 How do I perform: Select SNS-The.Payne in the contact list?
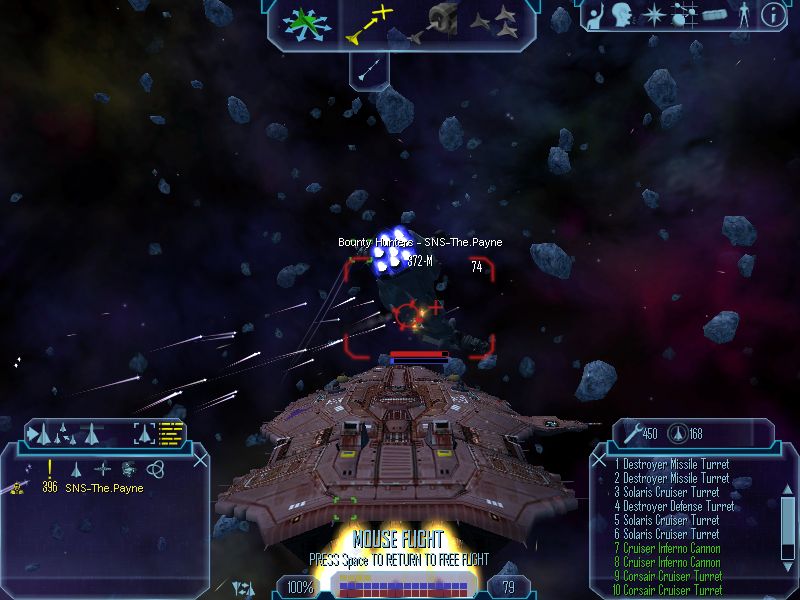104,489
